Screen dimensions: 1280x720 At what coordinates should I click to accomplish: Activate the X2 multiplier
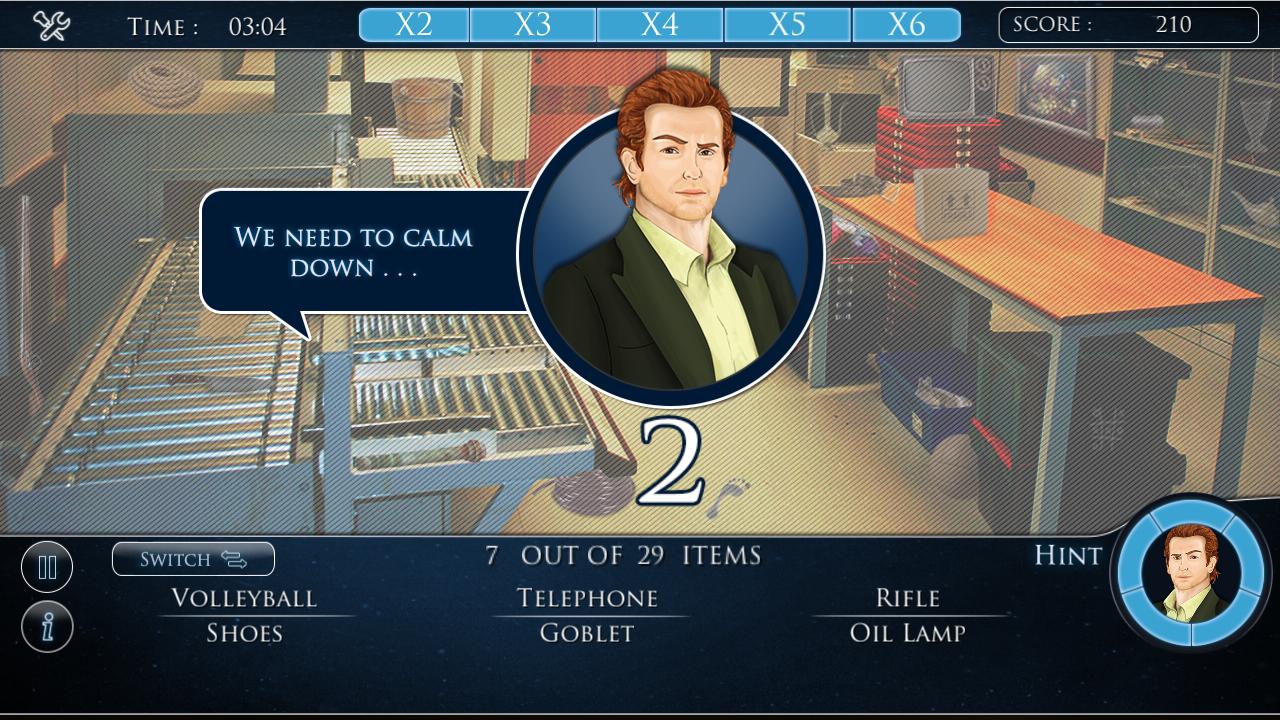tap(413, 24)
